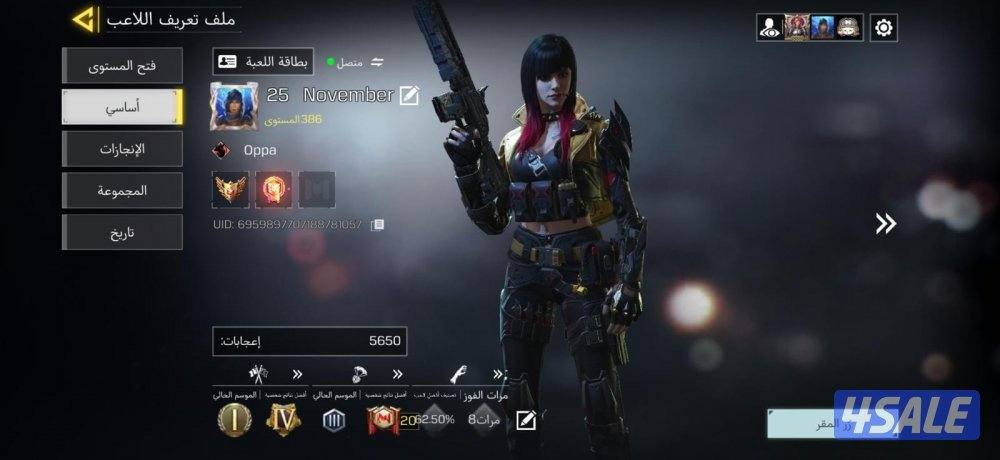Click the spectator eye profile icon
Screen dimensions: 1000x460
769,28
